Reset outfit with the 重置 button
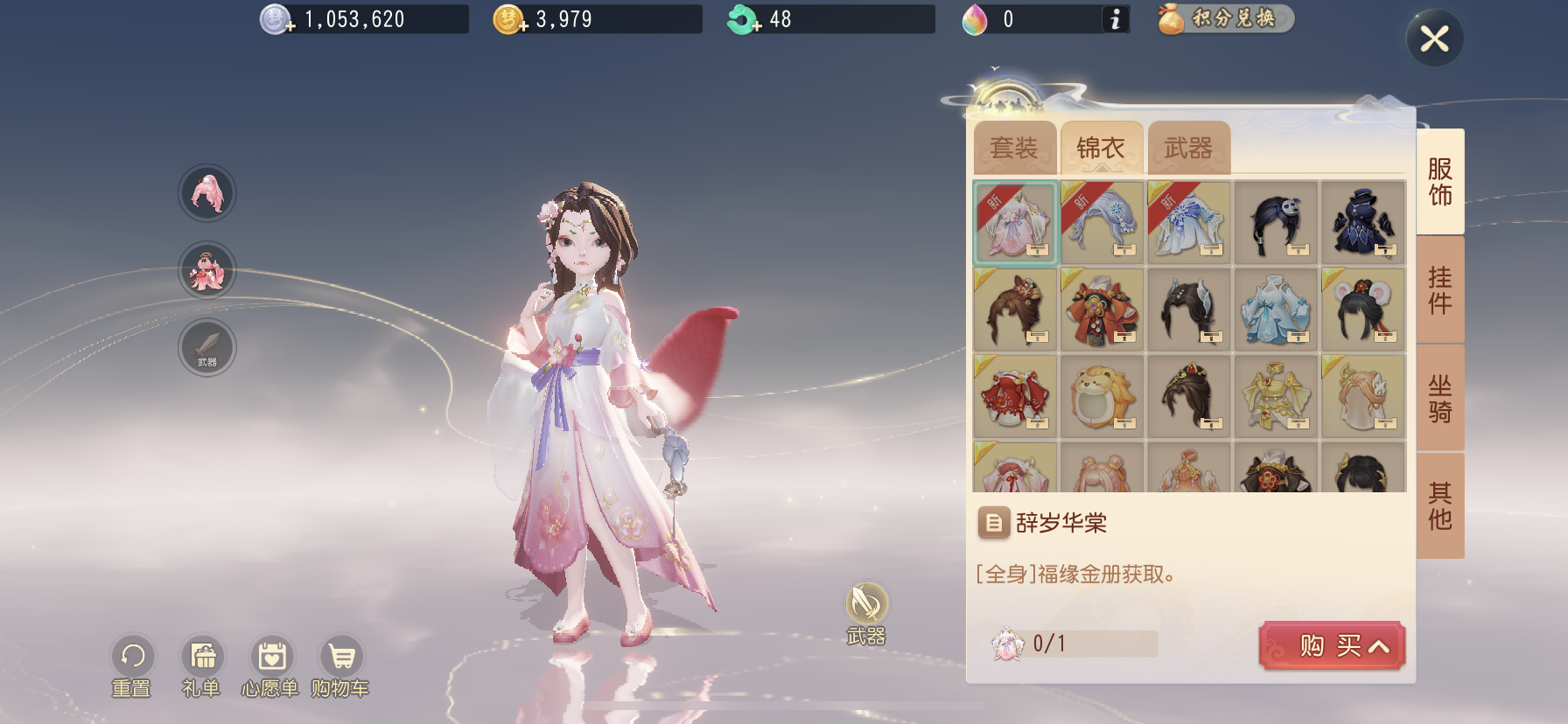This screenshot has height=724, width=1568. point(132,666)
